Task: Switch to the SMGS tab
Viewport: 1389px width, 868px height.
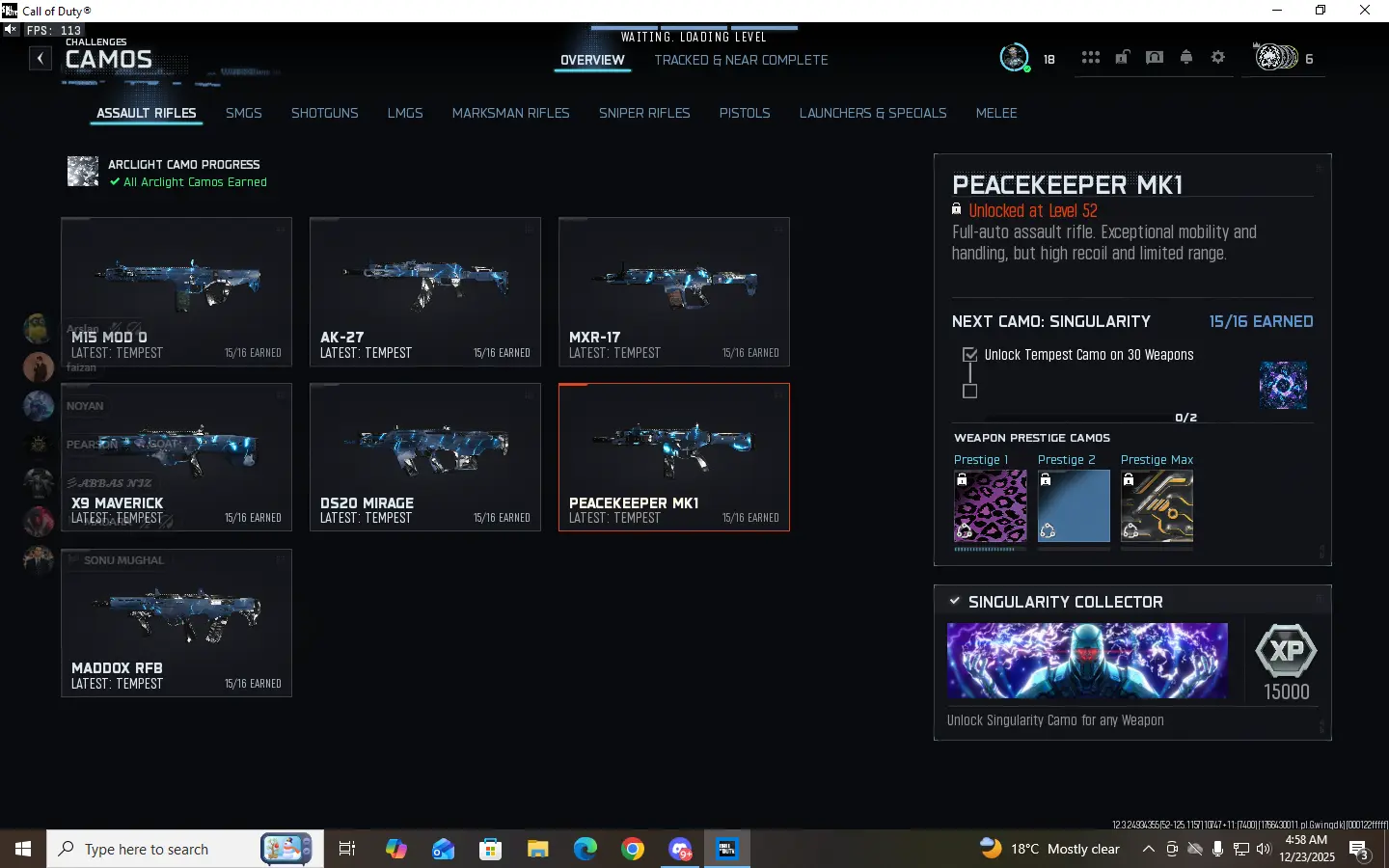Action: click(x=243, y=113)
